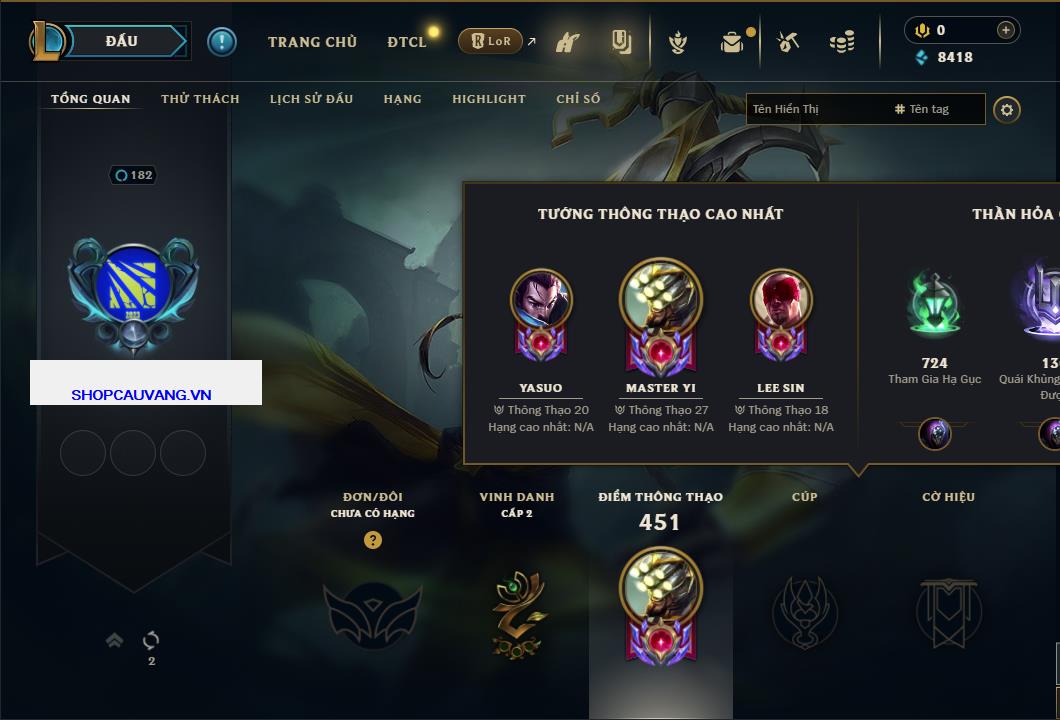Go to the ĐTCL section

(x=407, y=42)
